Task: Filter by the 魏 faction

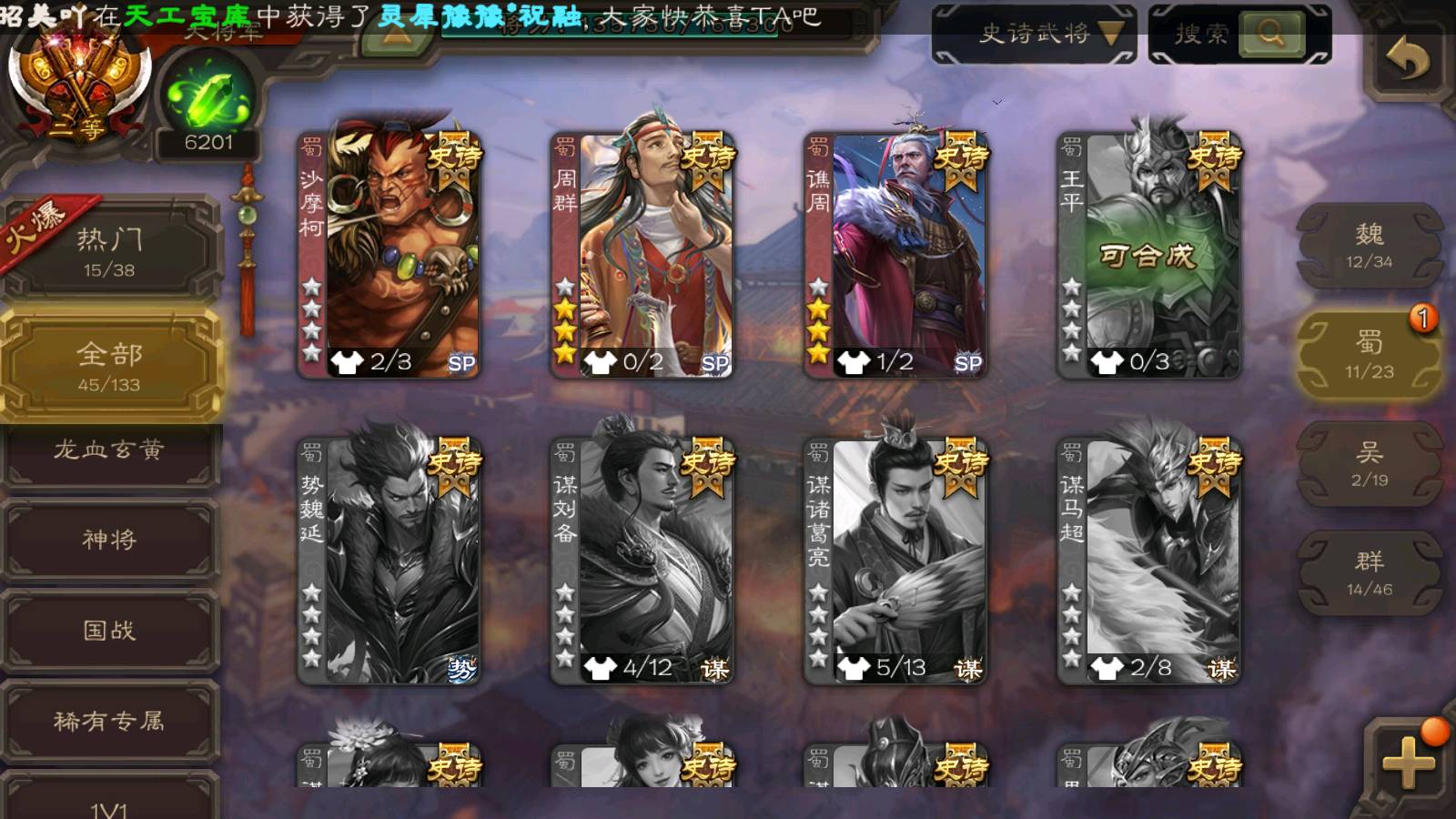Action: [x=1369, y=246]
